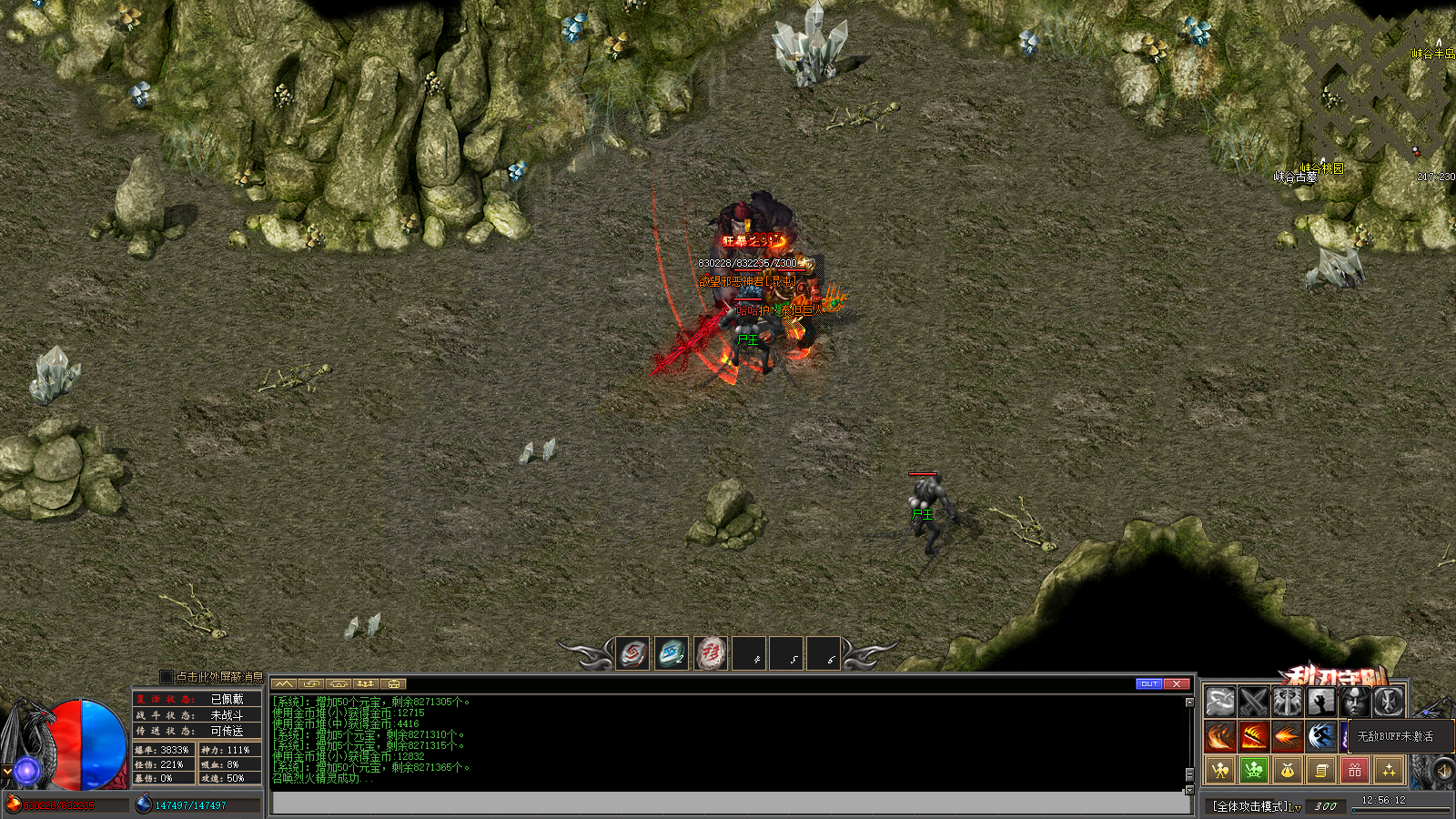Screen dimensions: 1456x819
Task: Select the crossed swords skill icon
Action: pyautogui.click(x=1254, y=702)
